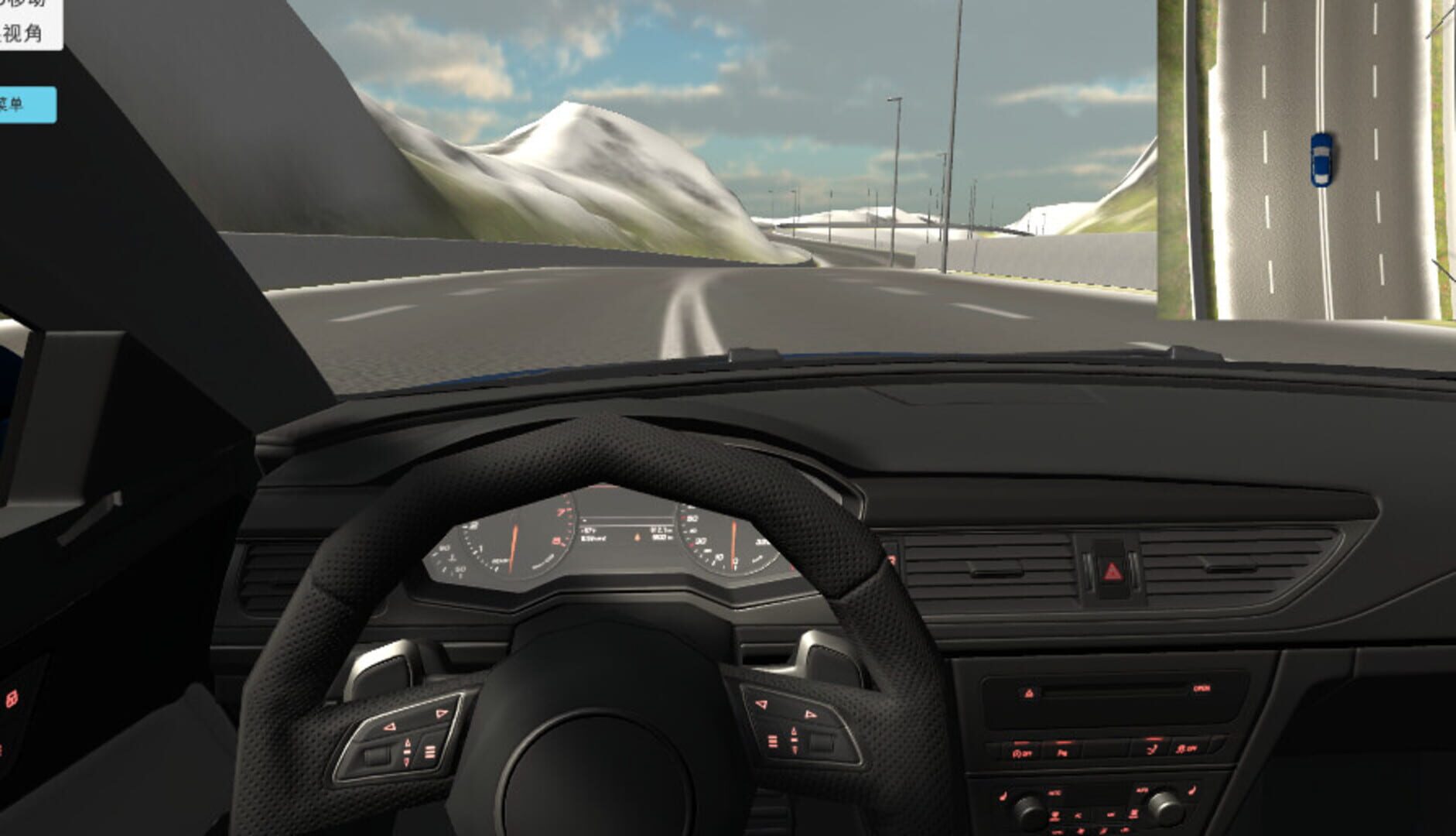1456x836 pixels.
Task: Toggle the left steering wheel arrow control
Action: click(x=391, y=726)
